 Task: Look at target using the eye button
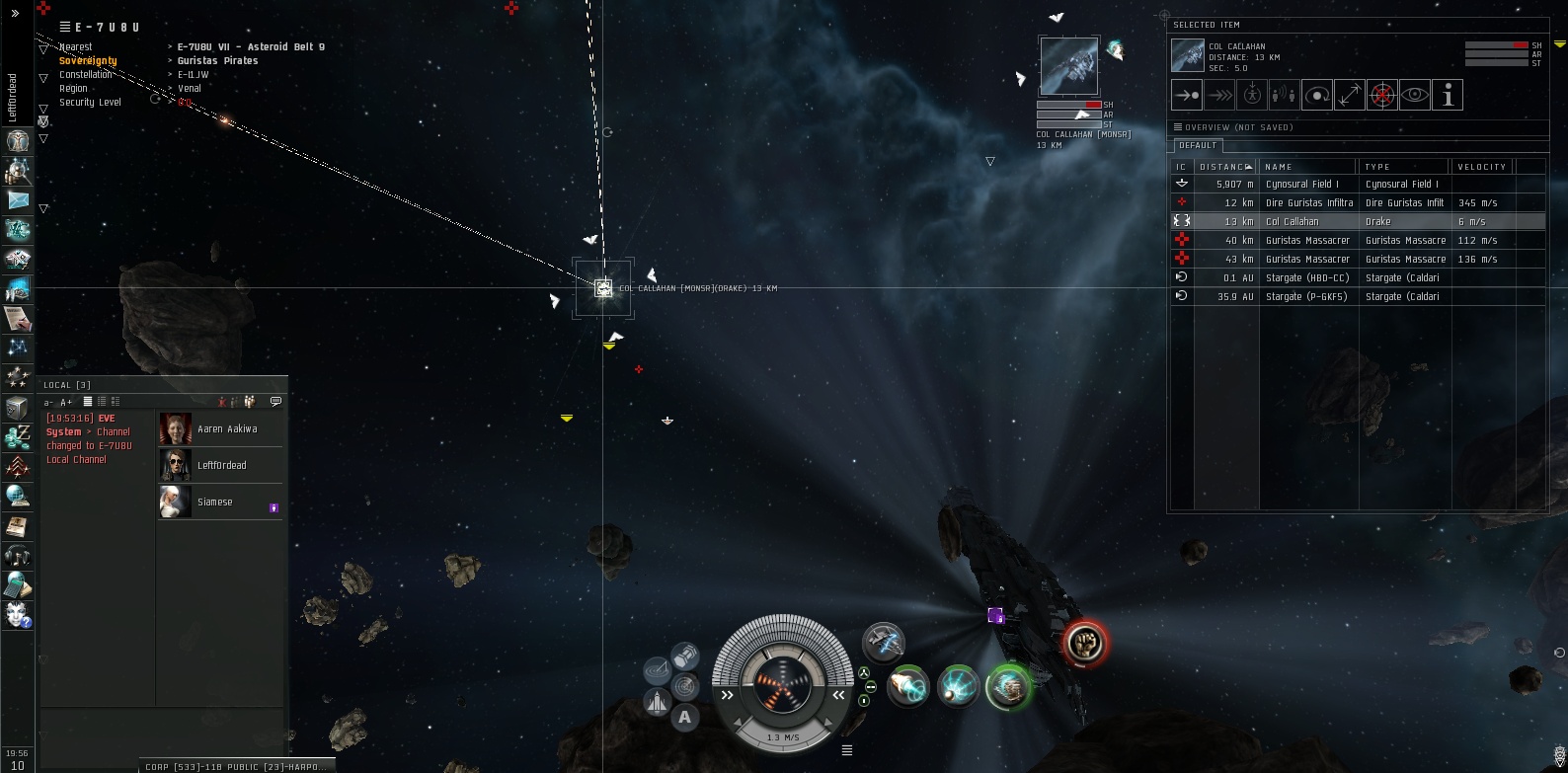click(x=1415, y=95)
